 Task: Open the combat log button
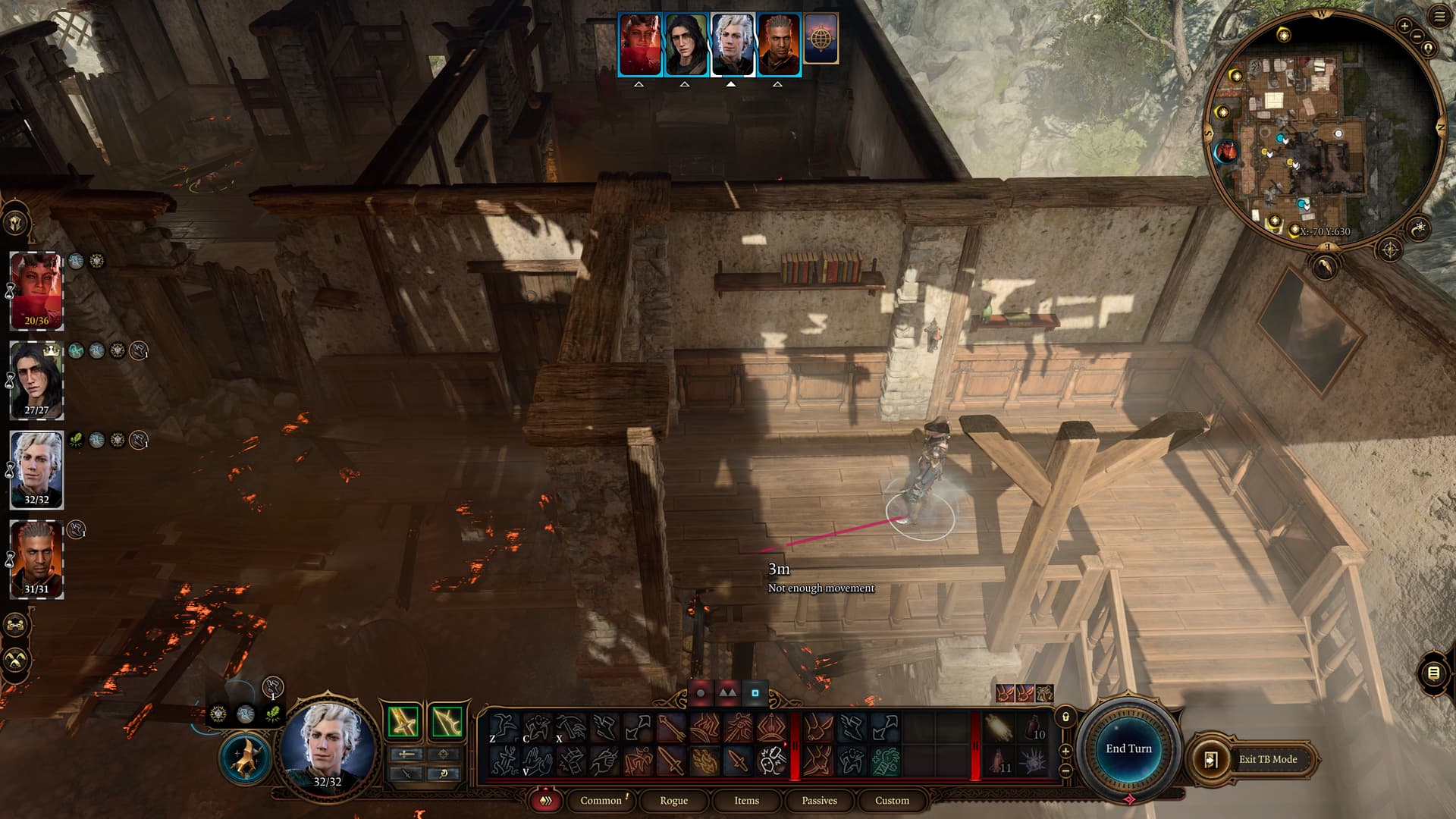1432,673
